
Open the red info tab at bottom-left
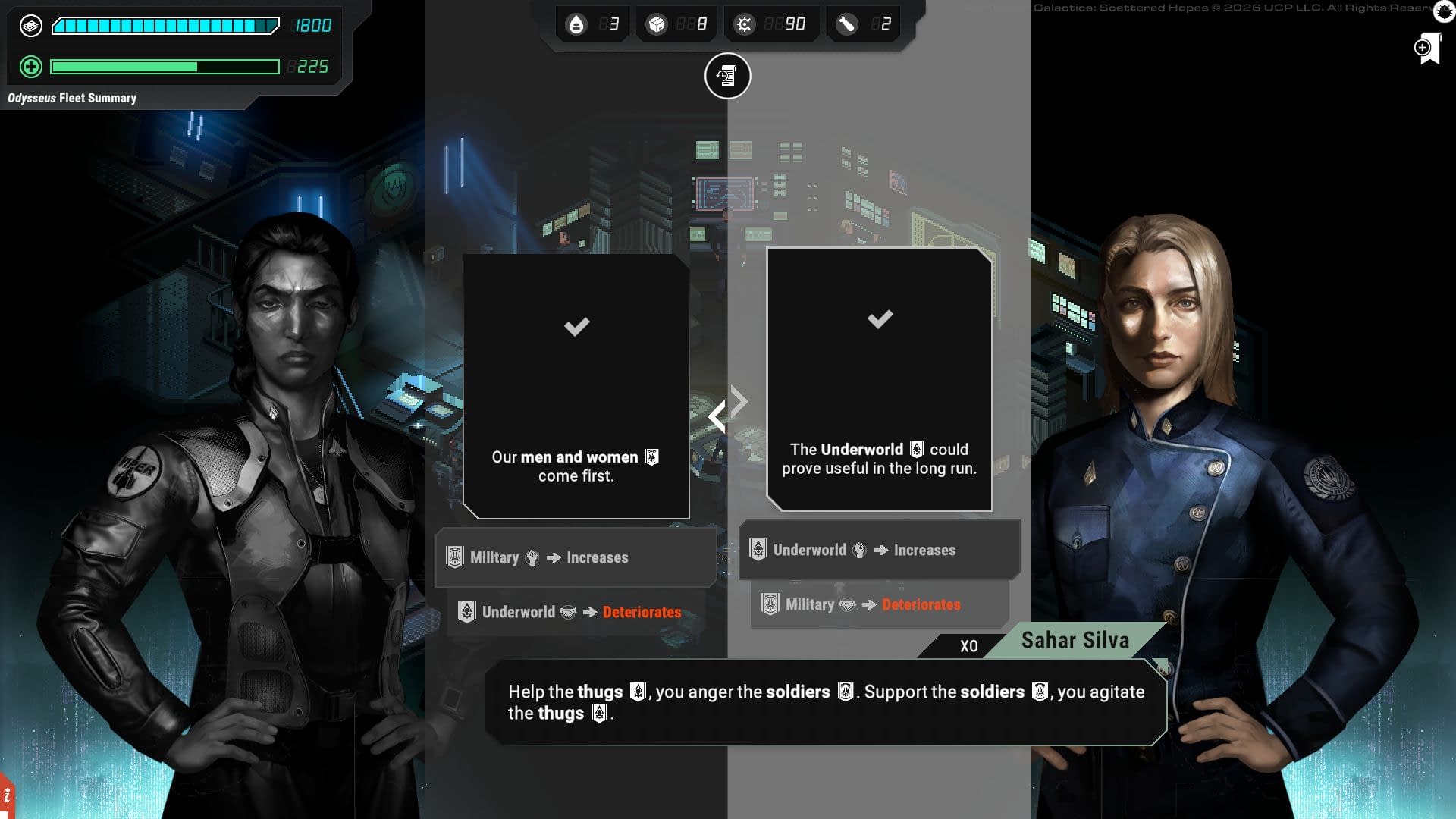pyautogui.click(x=7, y=795)
